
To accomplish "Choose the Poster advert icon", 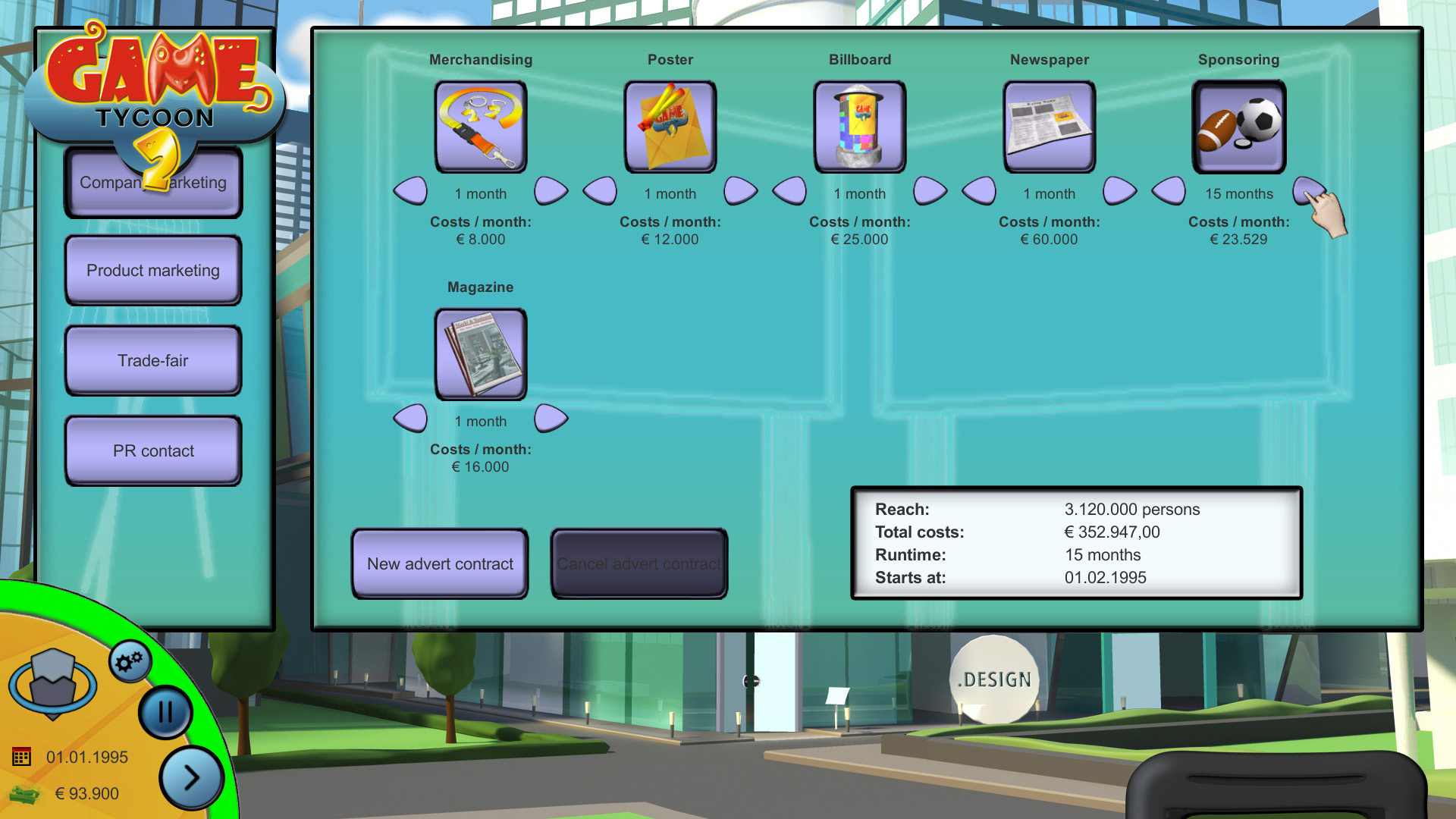I will (670, 127).
